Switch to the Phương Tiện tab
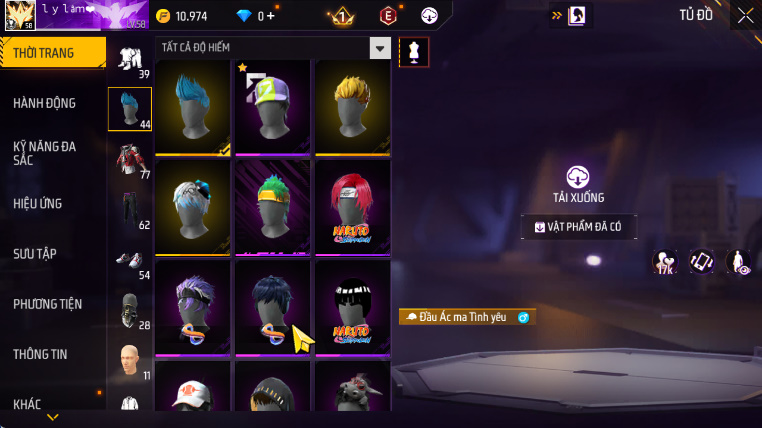 [x=48, y=304]
